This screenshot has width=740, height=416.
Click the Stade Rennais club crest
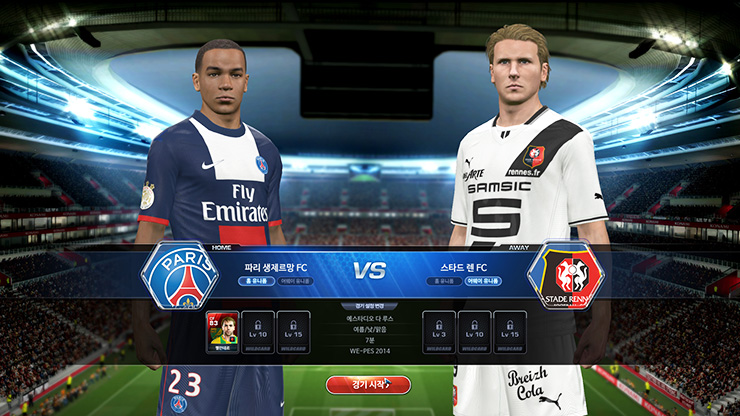pos(565,275)
